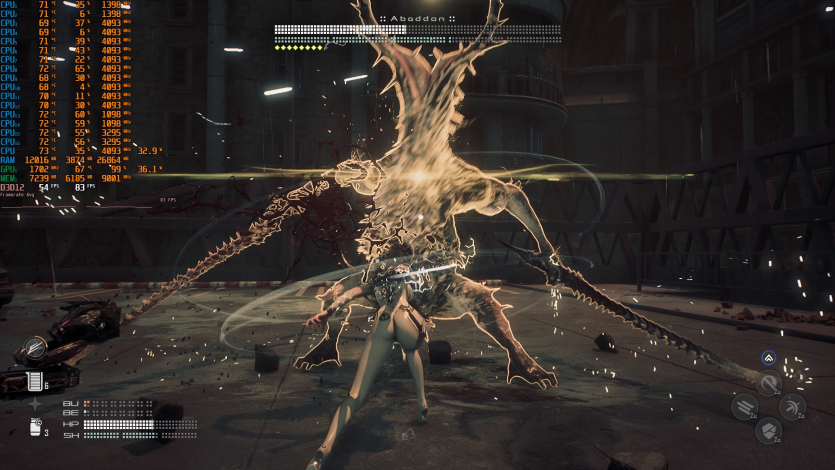The width and height of the screenshot is (835, 470).
Task: Use the magazine item with count 6
Action: click(x=35, y=382)
